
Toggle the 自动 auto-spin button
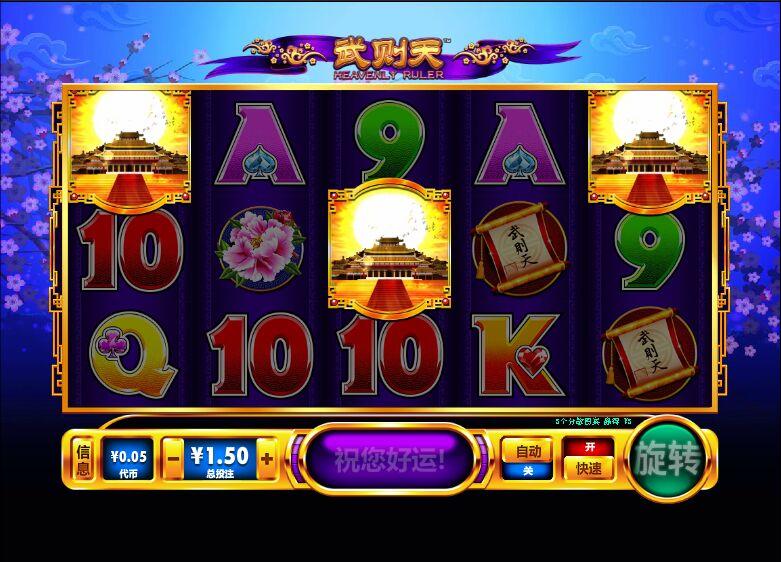point(526,459)
